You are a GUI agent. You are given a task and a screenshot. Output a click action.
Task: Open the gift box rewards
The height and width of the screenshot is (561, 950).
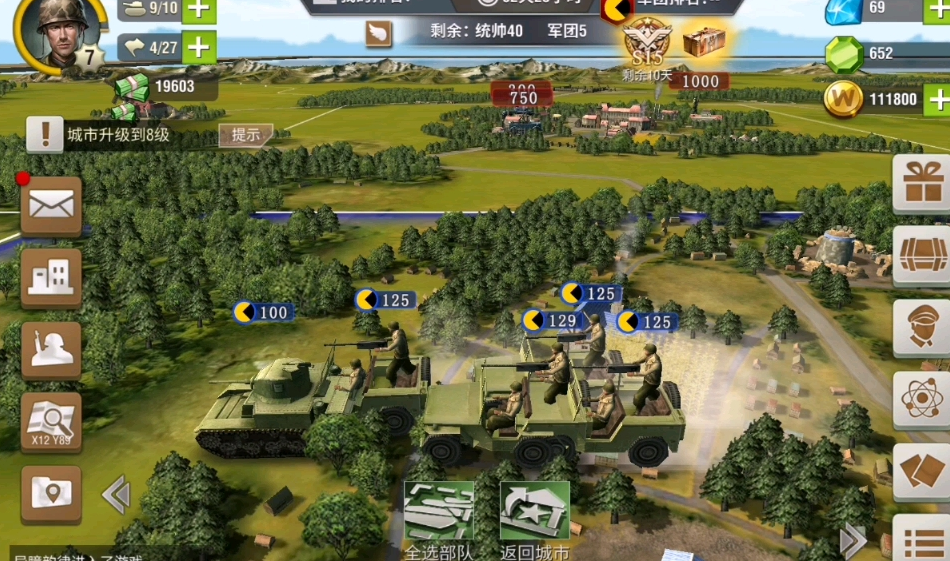[921, 183]
